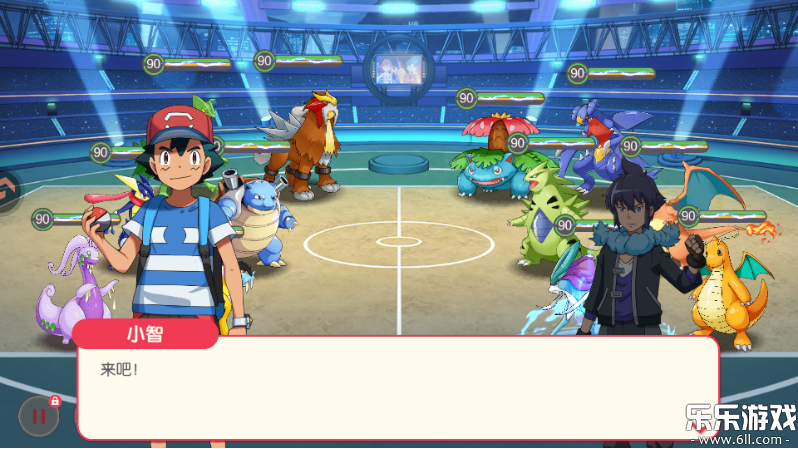The width and height of the screenshot is (798, 449).
Task: Tap the pause button with the lock
Action: (39, 417)
